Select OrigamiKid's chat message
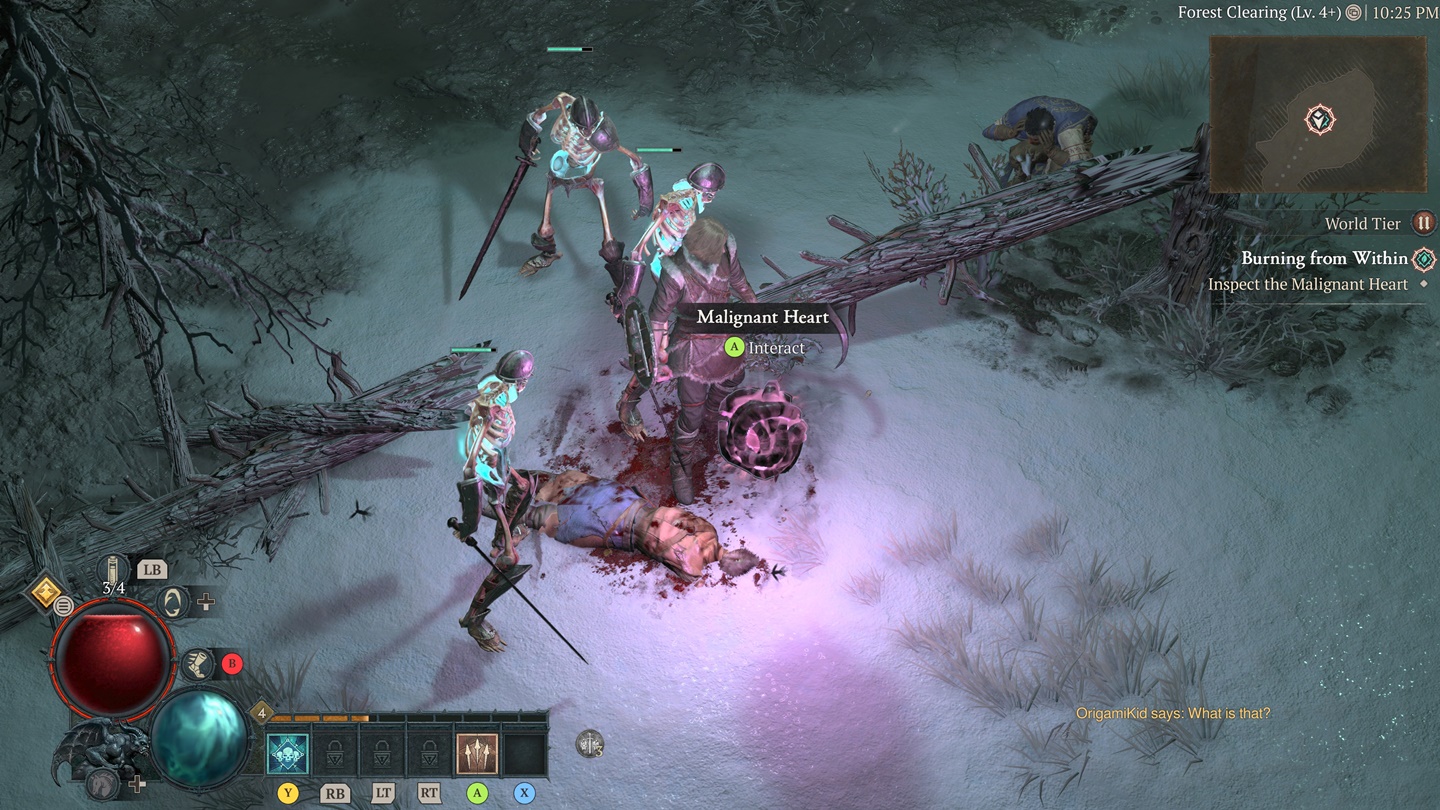This screenshot has height=810, width=1440. [1173, 713]
